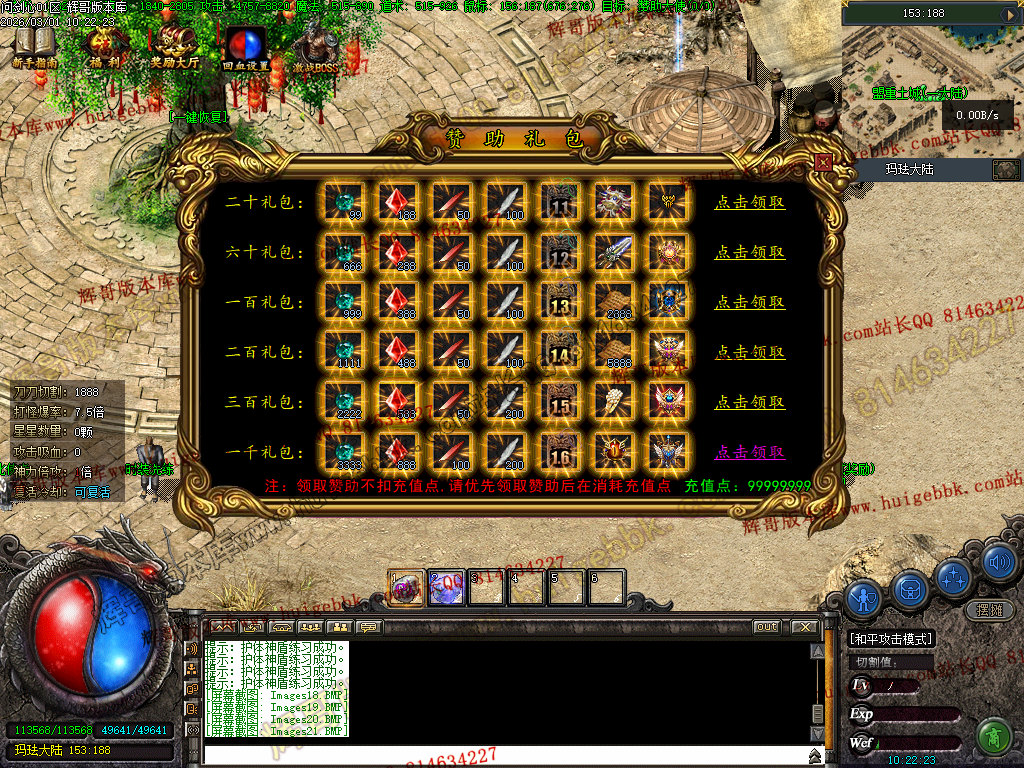Claim the 三百礼包 via 点击领取

749,402
